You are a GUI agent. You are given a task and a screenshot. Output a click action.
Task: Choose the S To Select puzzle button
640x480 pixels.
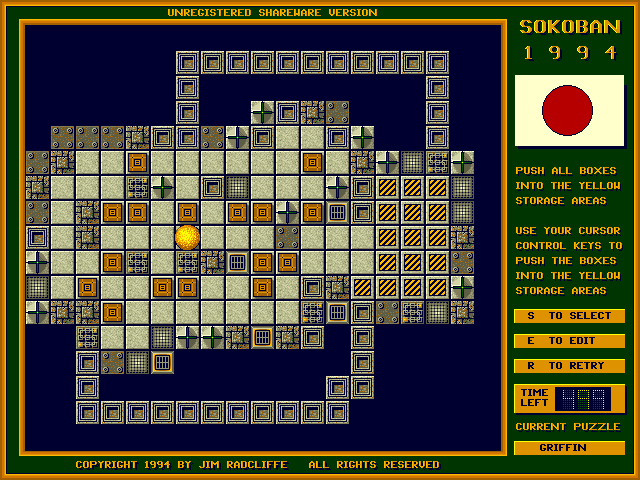tap(569, 316)
